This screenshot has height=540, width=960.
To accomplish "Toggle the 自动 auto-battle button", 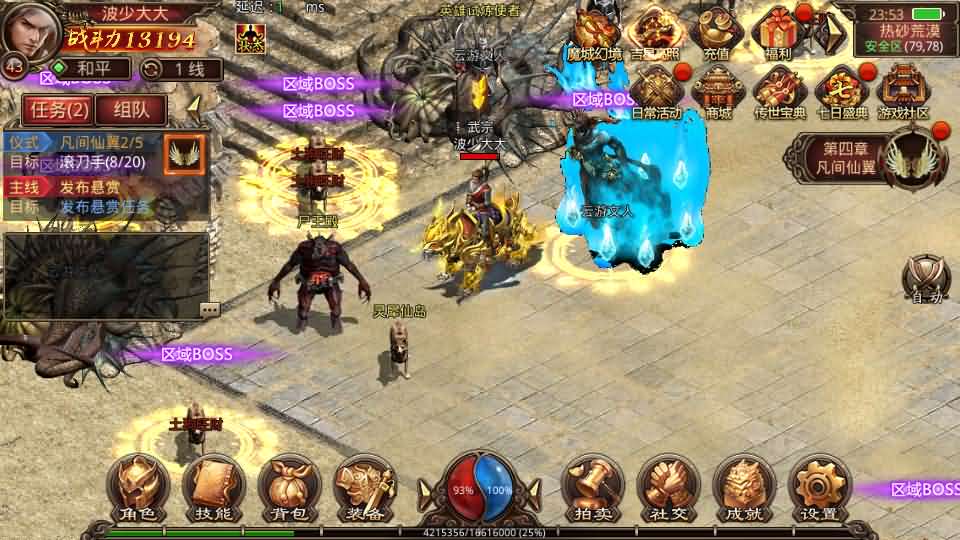I will pyautogui.click(x=926, y=278).
